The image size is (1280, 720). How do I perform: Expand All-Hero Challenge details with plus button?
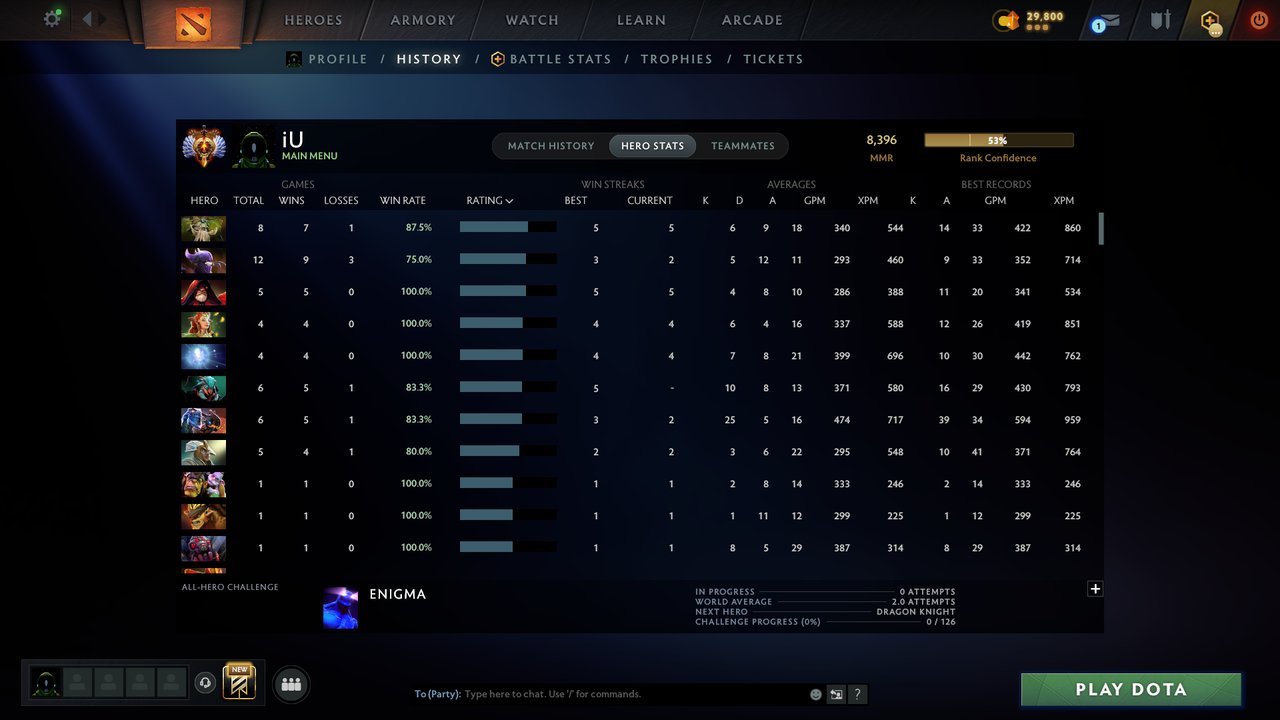pyautogui.click(x=1095, y=589)
